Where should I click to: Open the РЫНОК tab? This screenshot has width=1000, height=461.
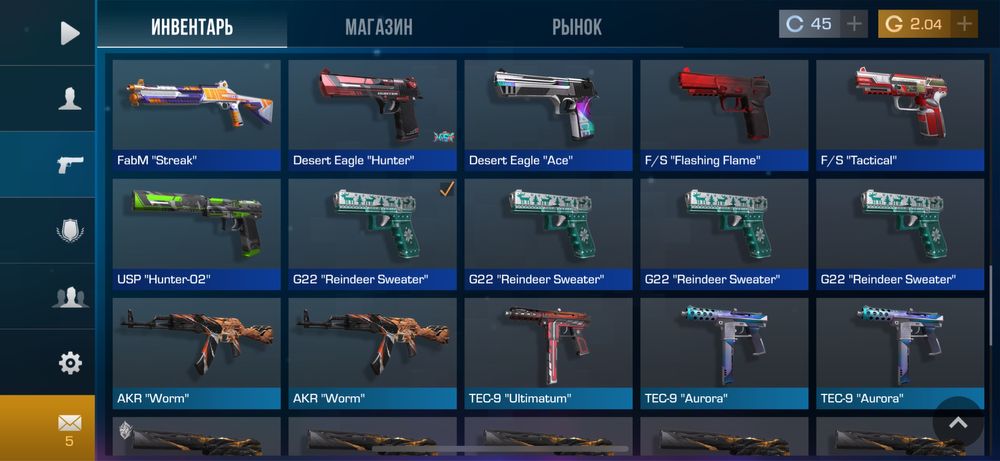click(577, 27)
